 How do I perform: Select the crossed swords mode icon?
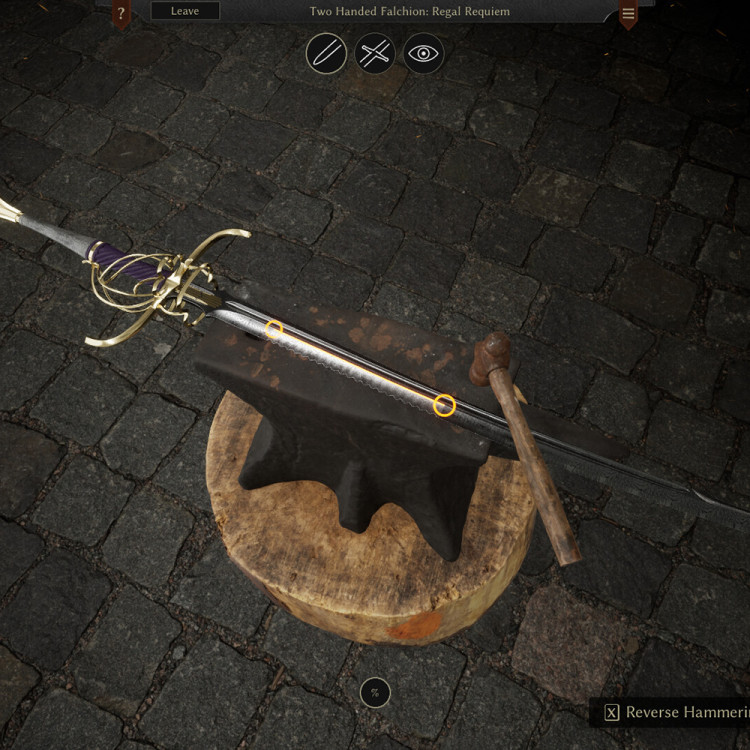pos(375,54)
